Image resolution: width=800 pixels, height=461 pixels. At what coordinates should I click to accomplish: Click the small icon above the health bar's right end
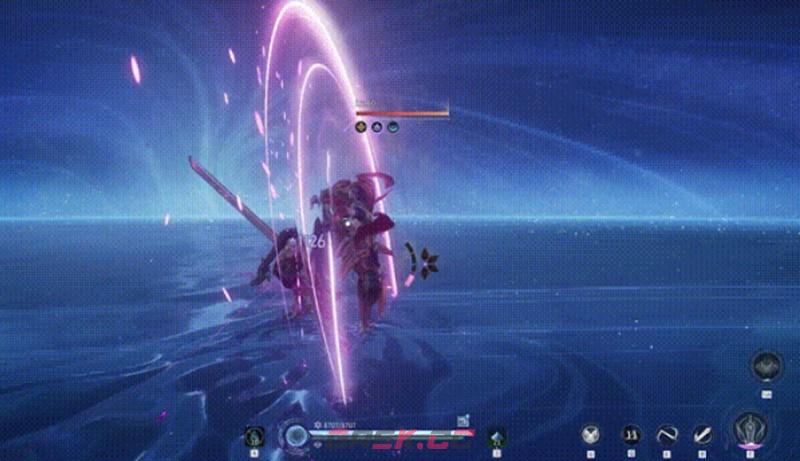(463, 421)
